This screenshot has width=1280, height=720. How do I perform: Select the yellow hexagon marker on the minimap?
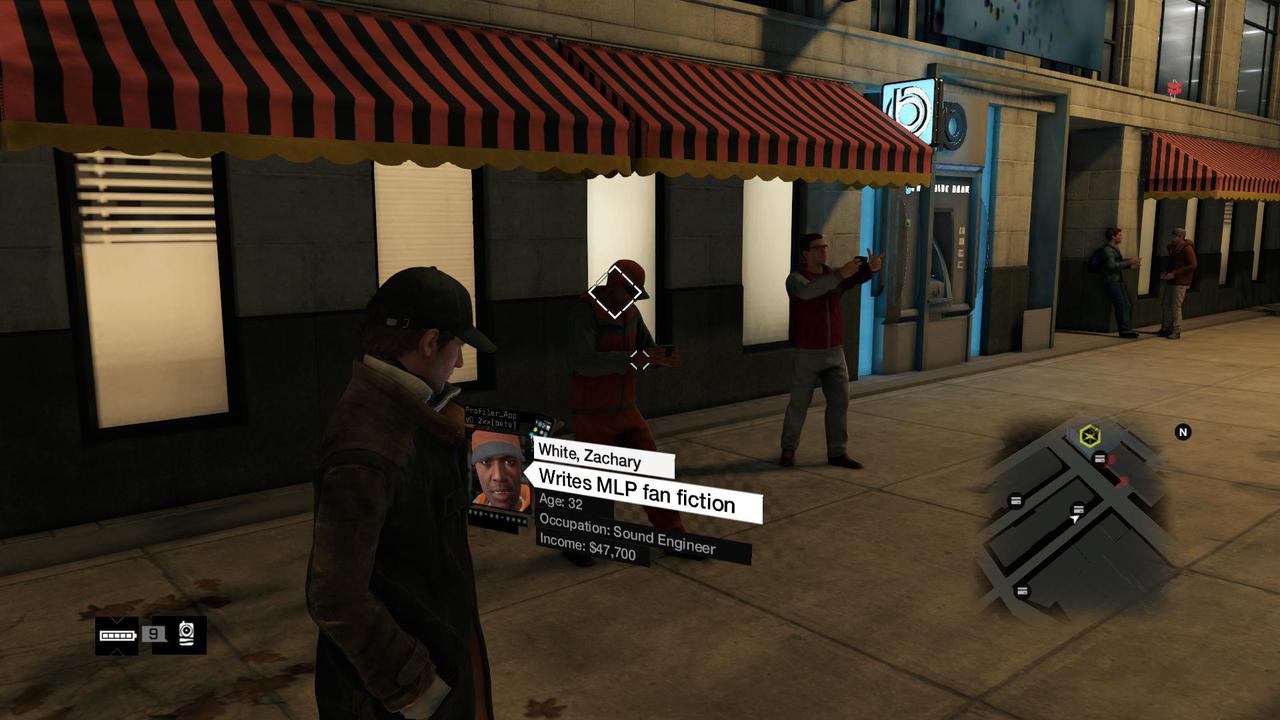(x=1089, y=436)
